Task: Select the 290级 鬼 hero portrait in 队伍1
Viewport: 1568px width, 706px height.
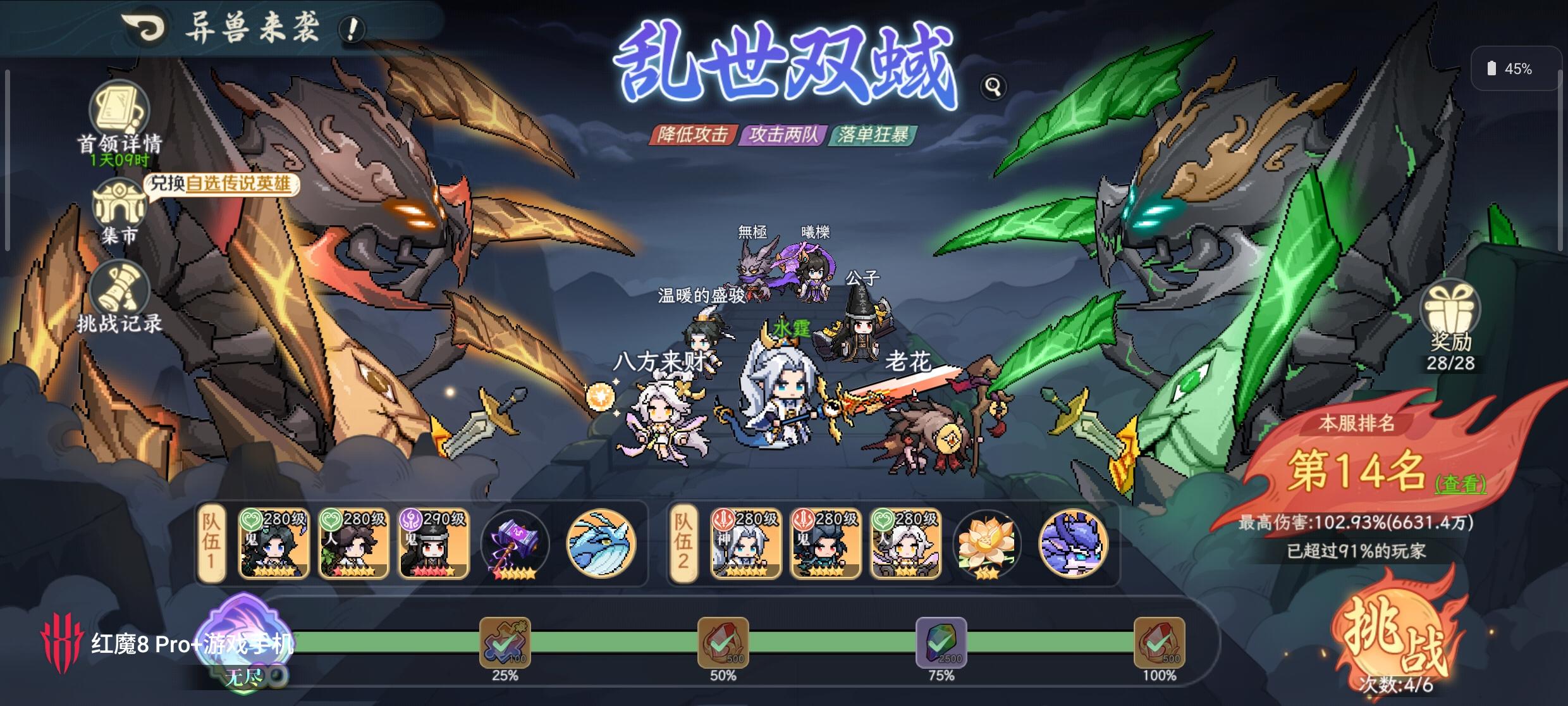Action: tap(434, 543)
